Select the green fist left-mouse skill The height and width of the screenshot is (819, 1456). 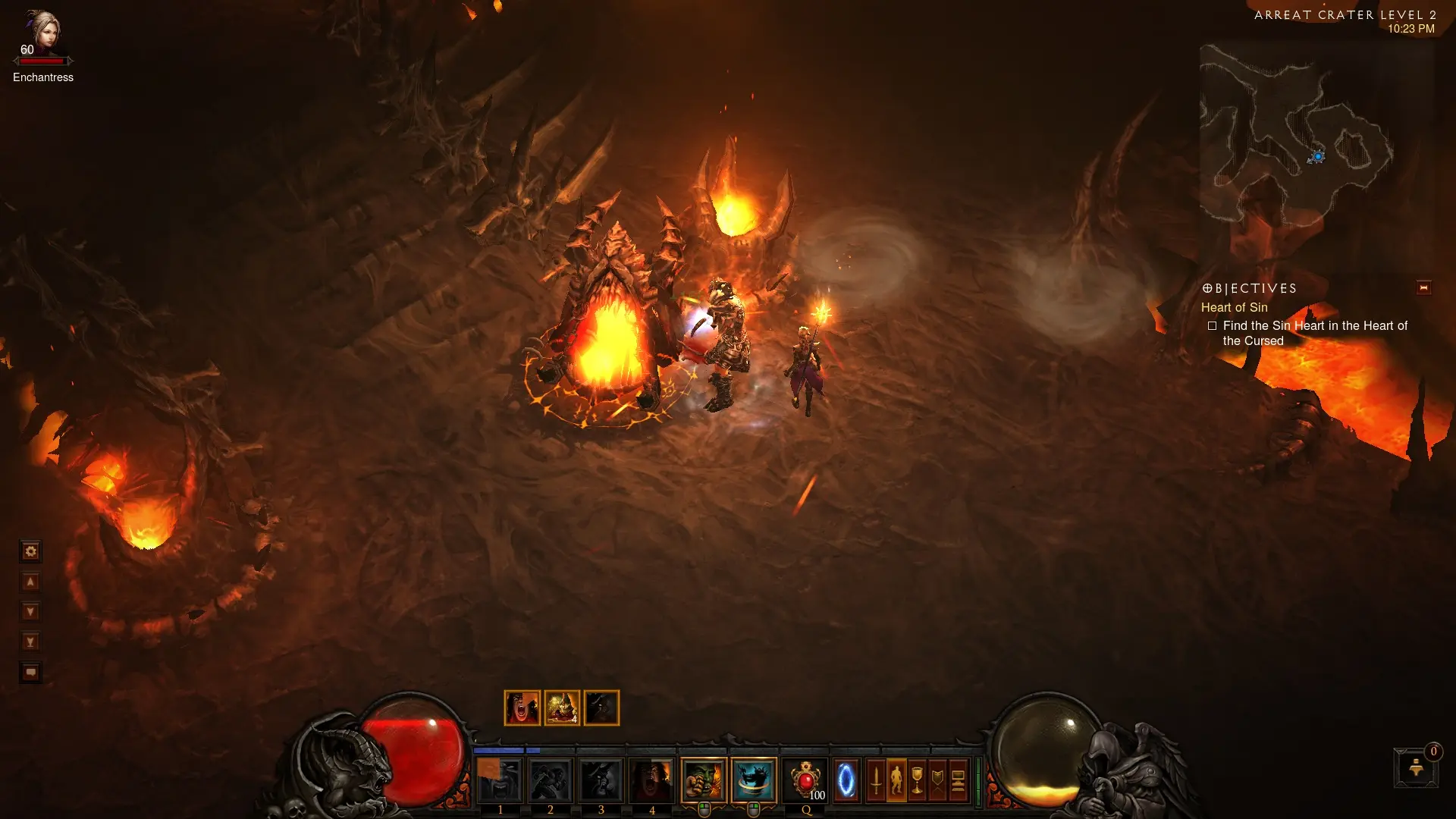[x=704, y=780]
